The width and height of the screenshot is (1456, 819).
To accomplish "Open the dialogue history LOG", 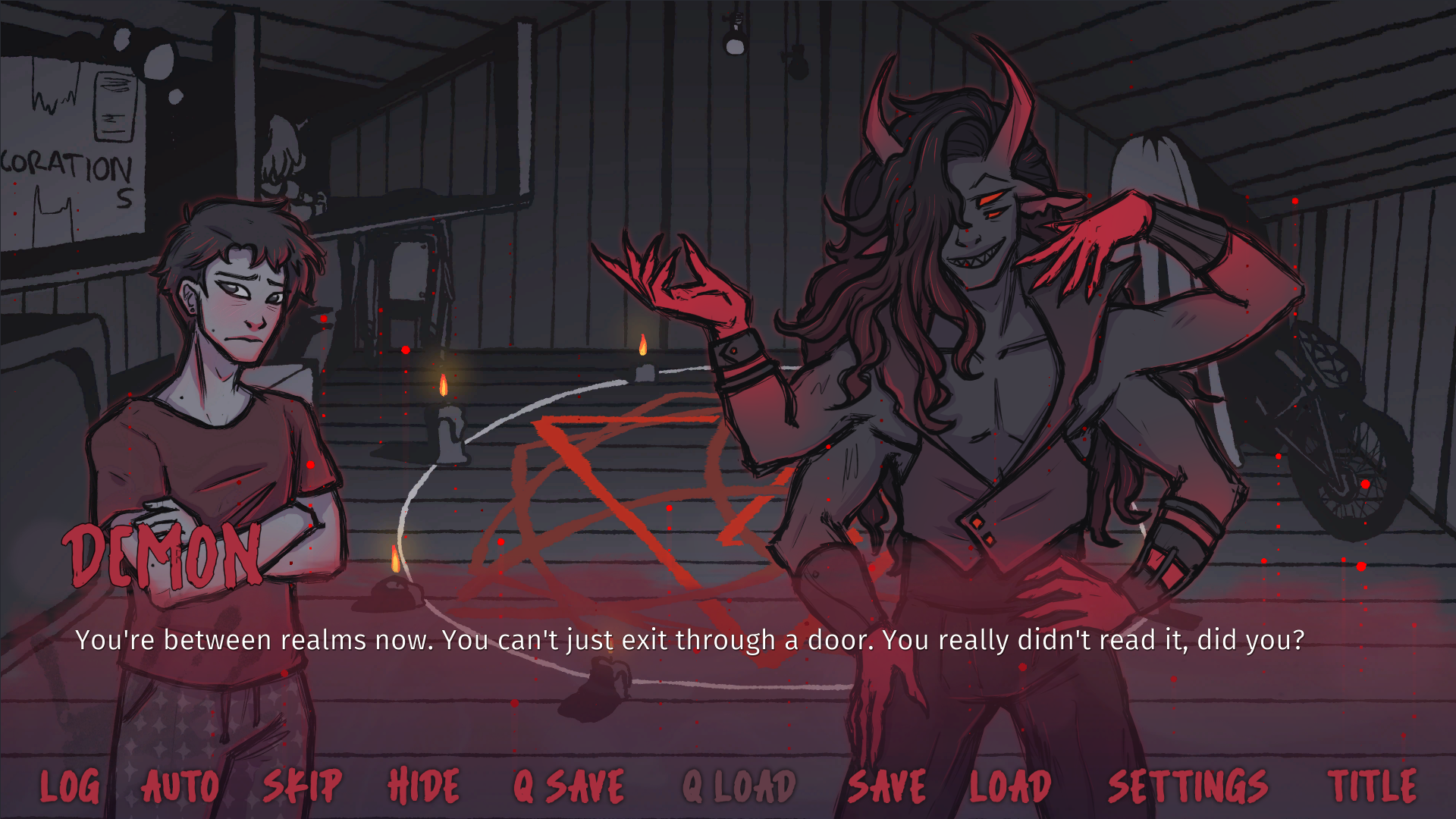I will tap(70, 786).
